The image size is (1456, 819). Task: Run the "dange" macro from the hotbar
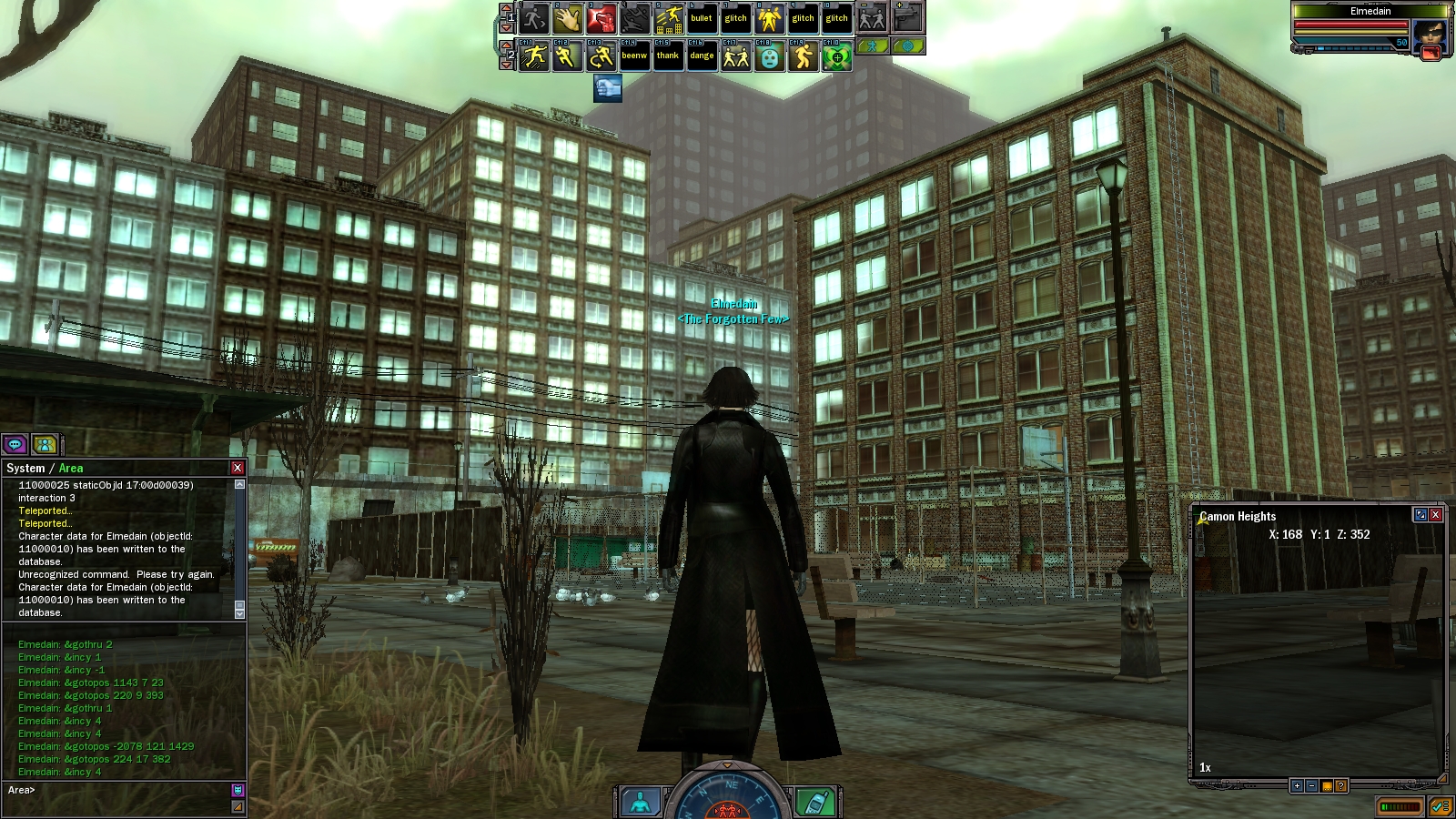pyautogui.click(x=702, y=56)
